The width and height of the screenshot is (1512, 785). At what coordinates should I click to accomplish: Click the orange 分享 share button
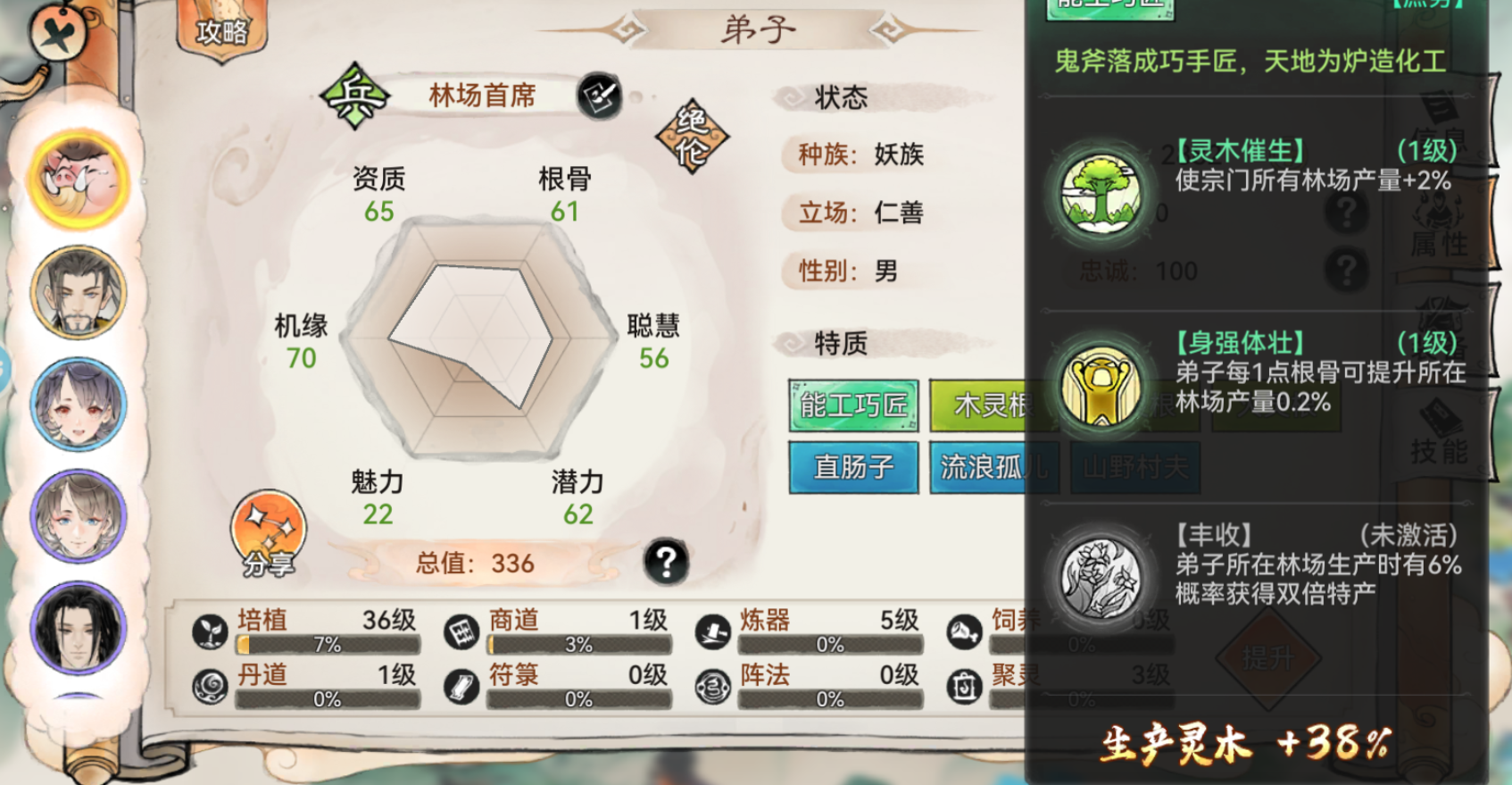[x=267, y=535]
